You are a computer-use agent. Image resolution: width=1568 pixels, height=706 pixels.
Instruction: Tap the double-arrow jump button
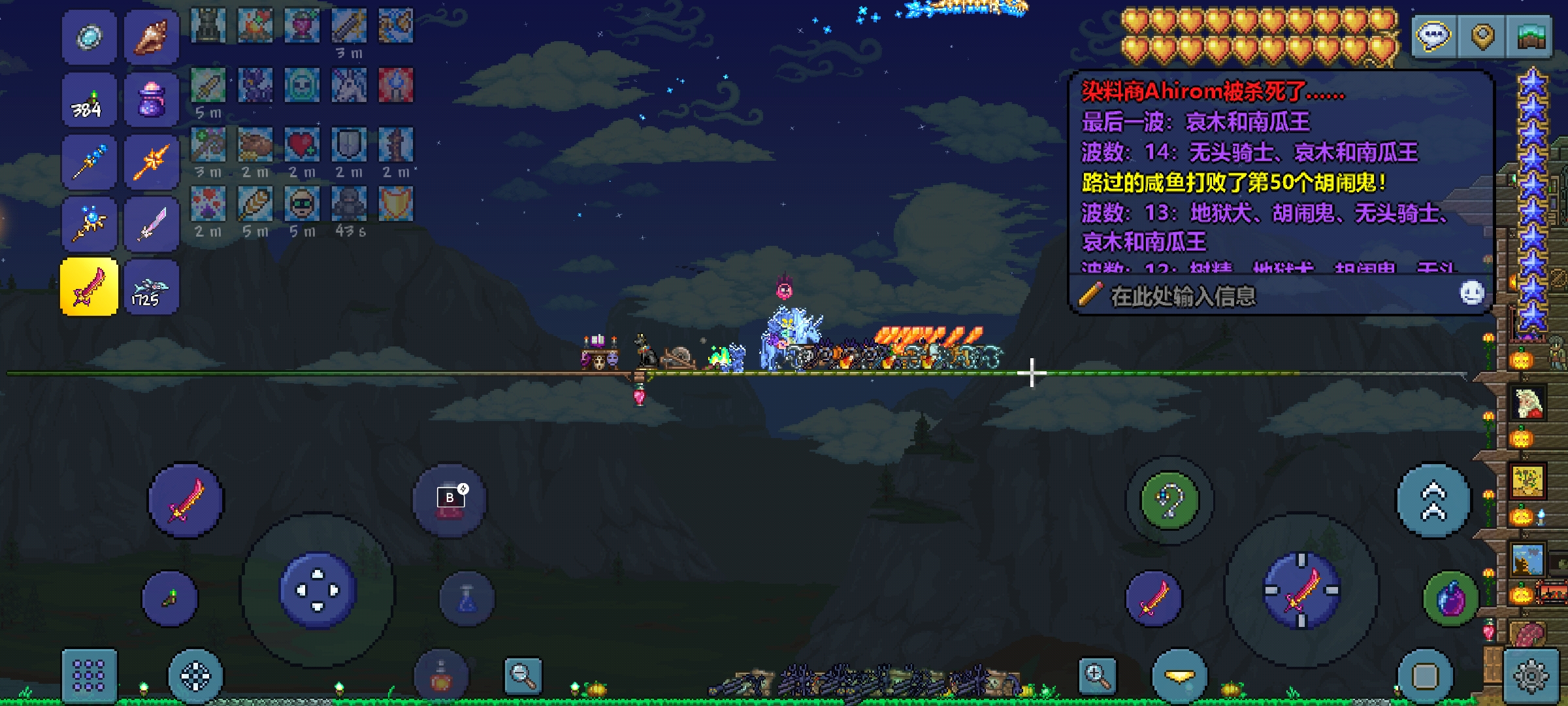1433,501
